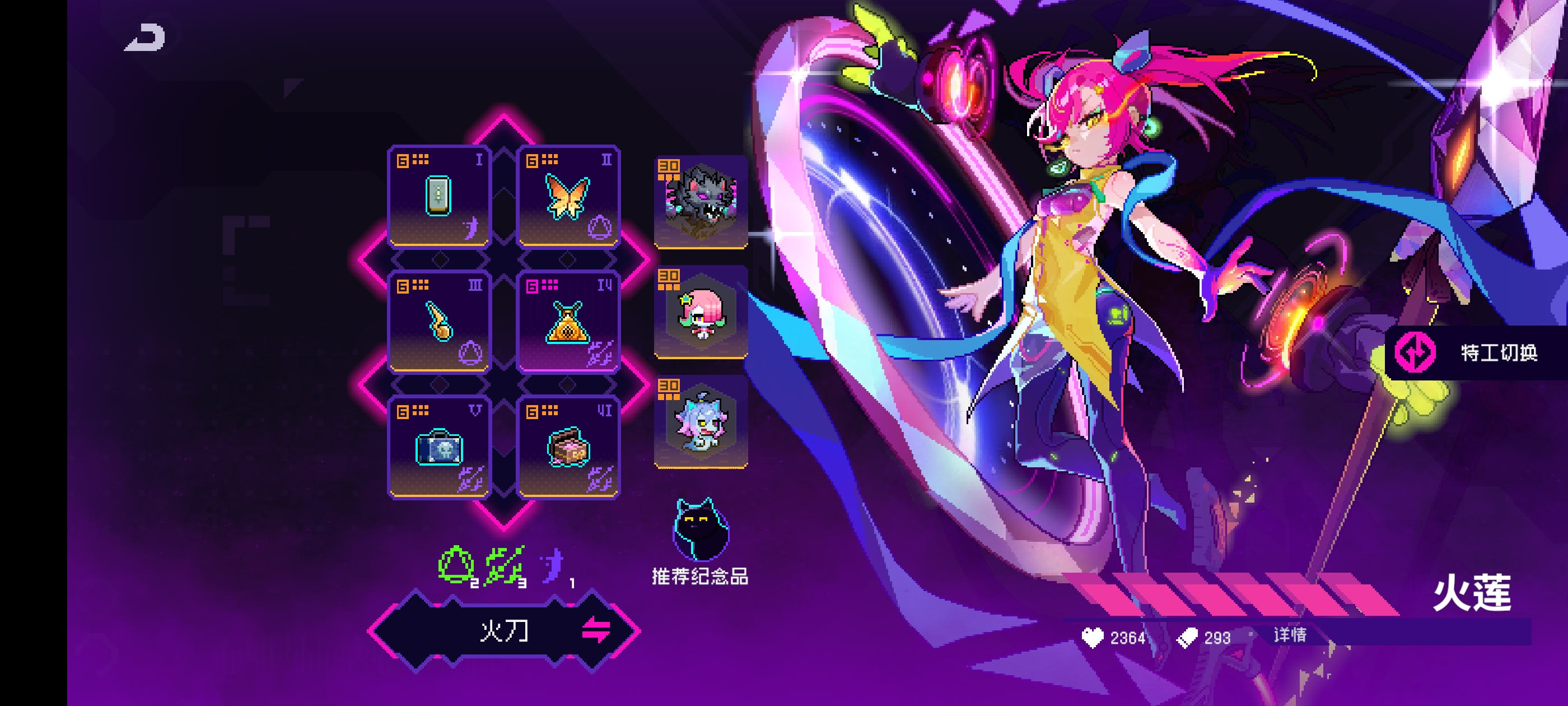Choose the blue-haired chibi companion slot
The height and width of the screenshot is (706, 1568).
[701, 421]
